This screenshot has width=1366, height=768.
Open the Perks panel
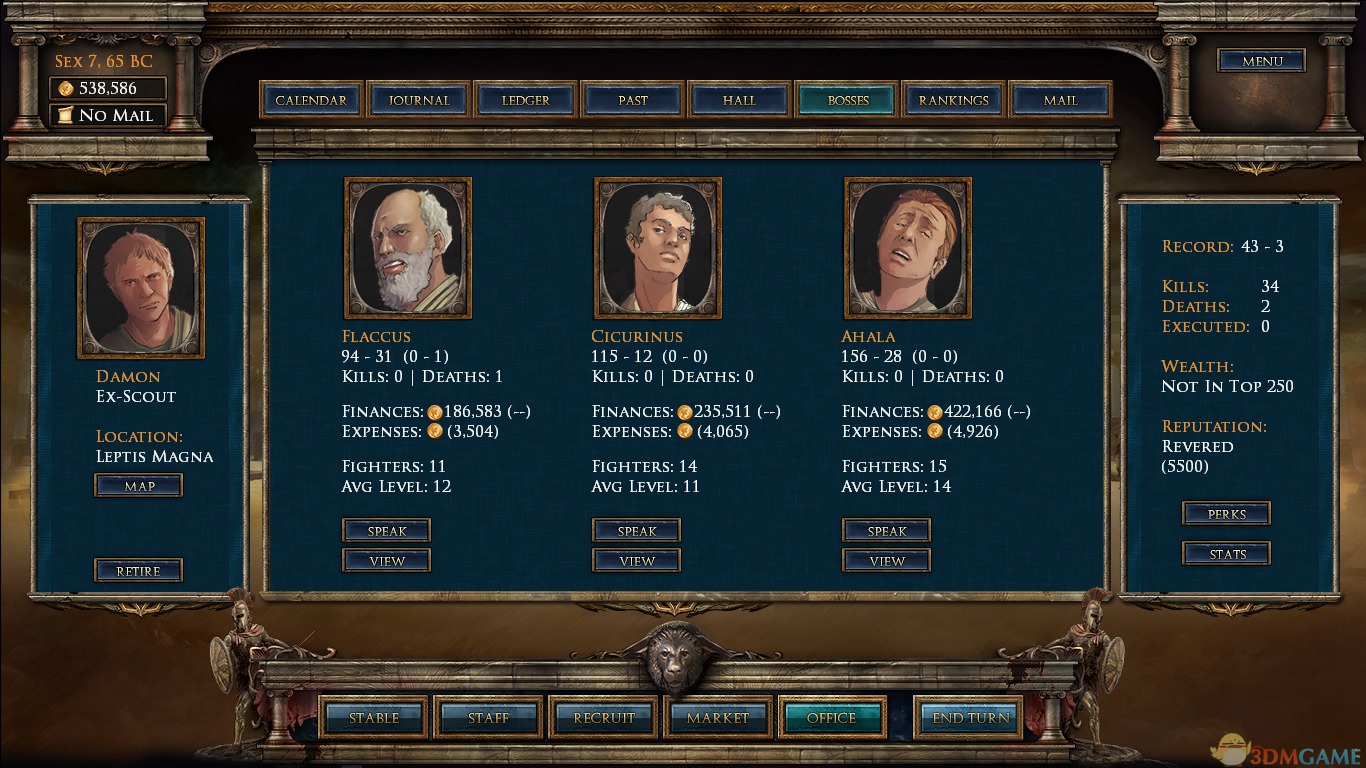point(1227,514)
